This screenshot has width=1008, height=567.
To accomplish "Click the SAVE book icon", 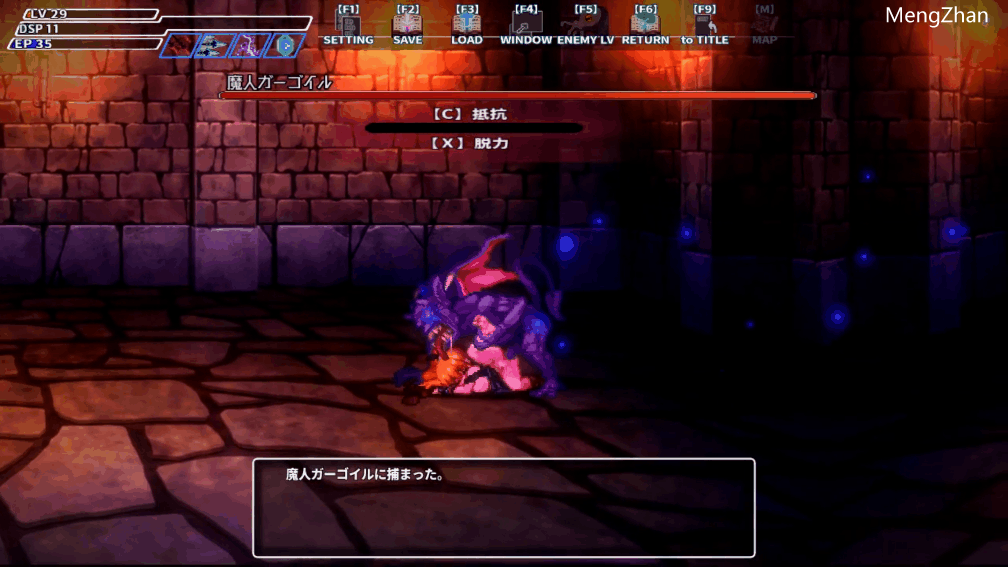I will [x=407, y=25].
